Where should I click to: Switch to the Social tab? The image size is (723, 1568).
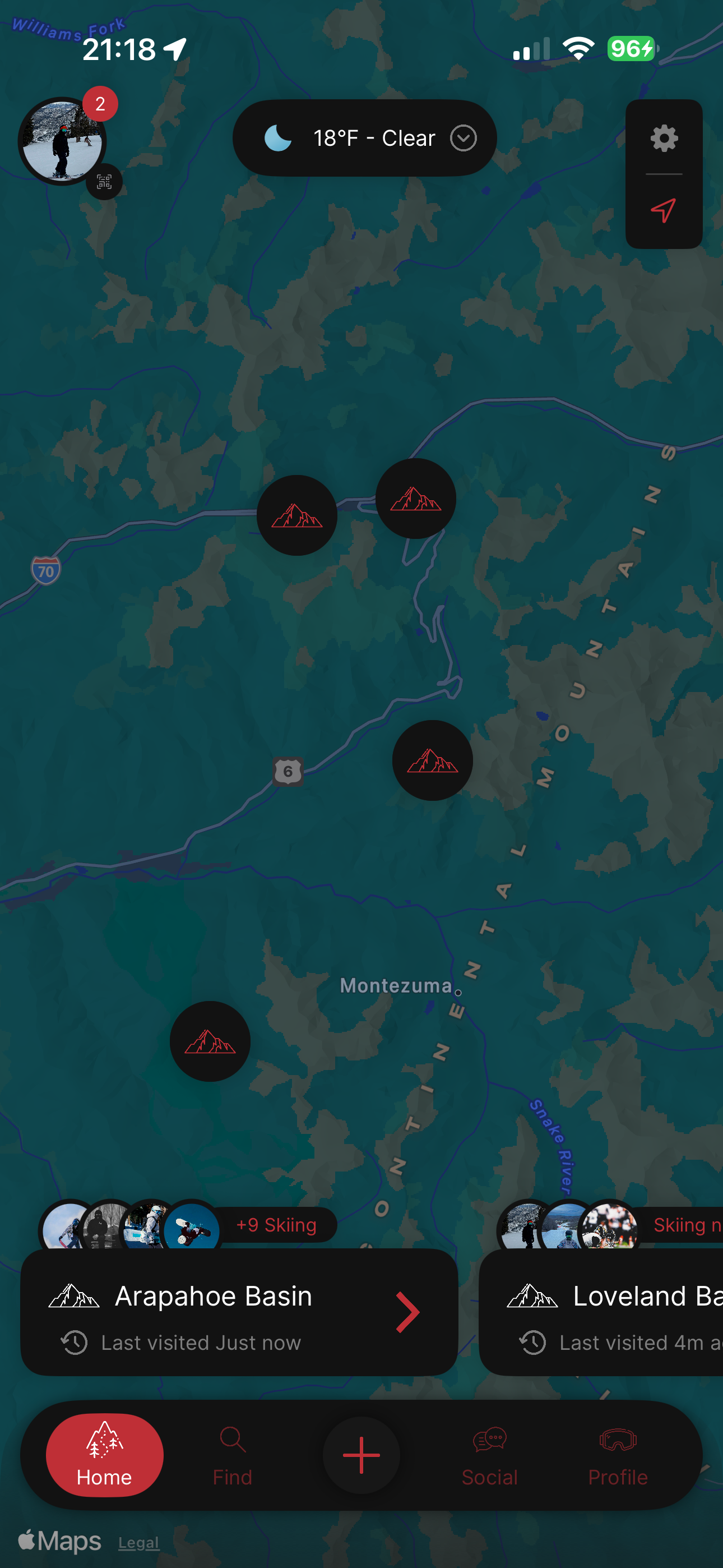click(489, 1455)
